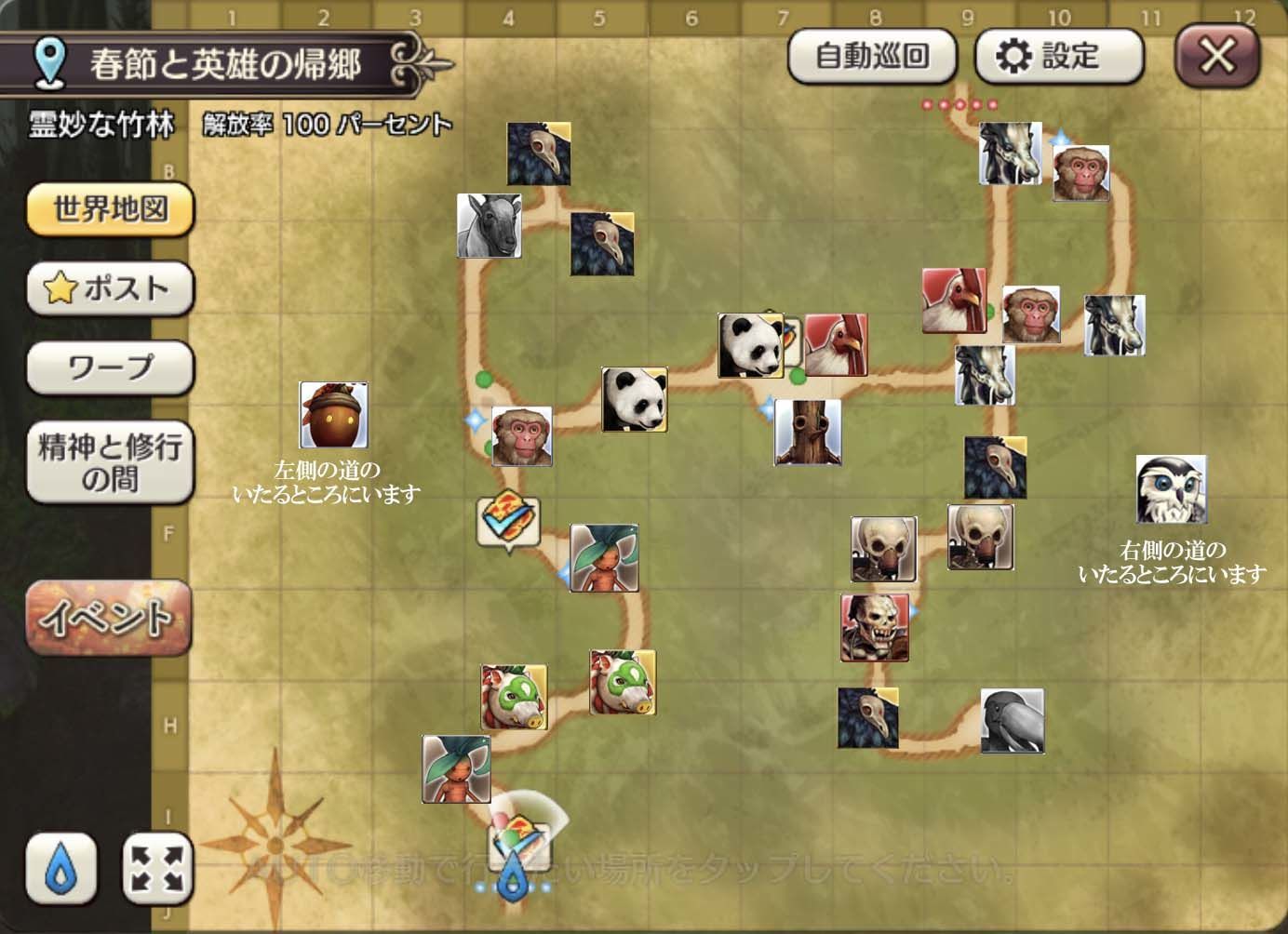Click the blue water drop icon
The height and width of the screenshot is (934, 1288).
(x=60, y=870)
